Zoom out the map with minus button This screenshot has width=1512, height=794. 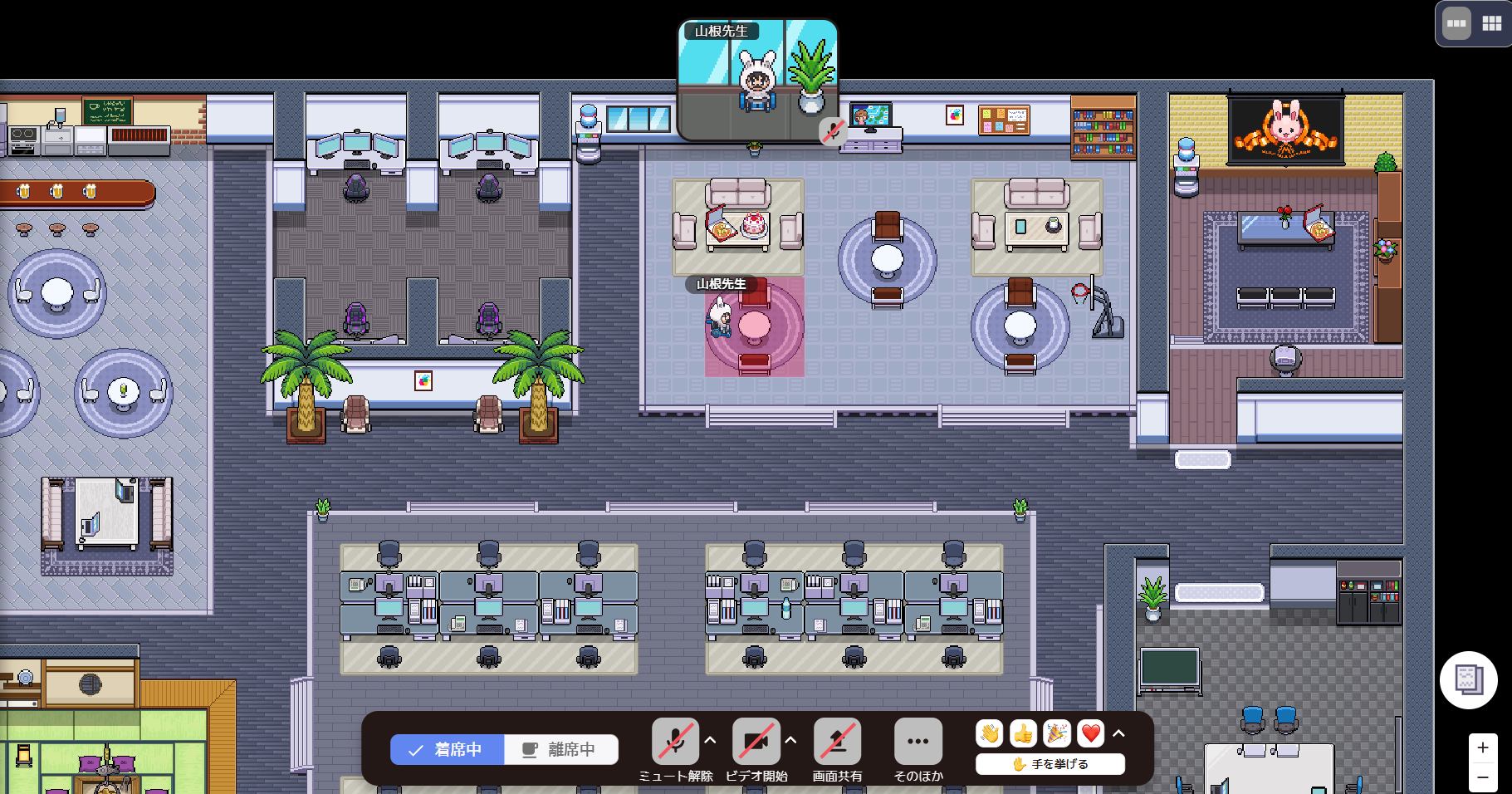click(x=1483, y=777)
